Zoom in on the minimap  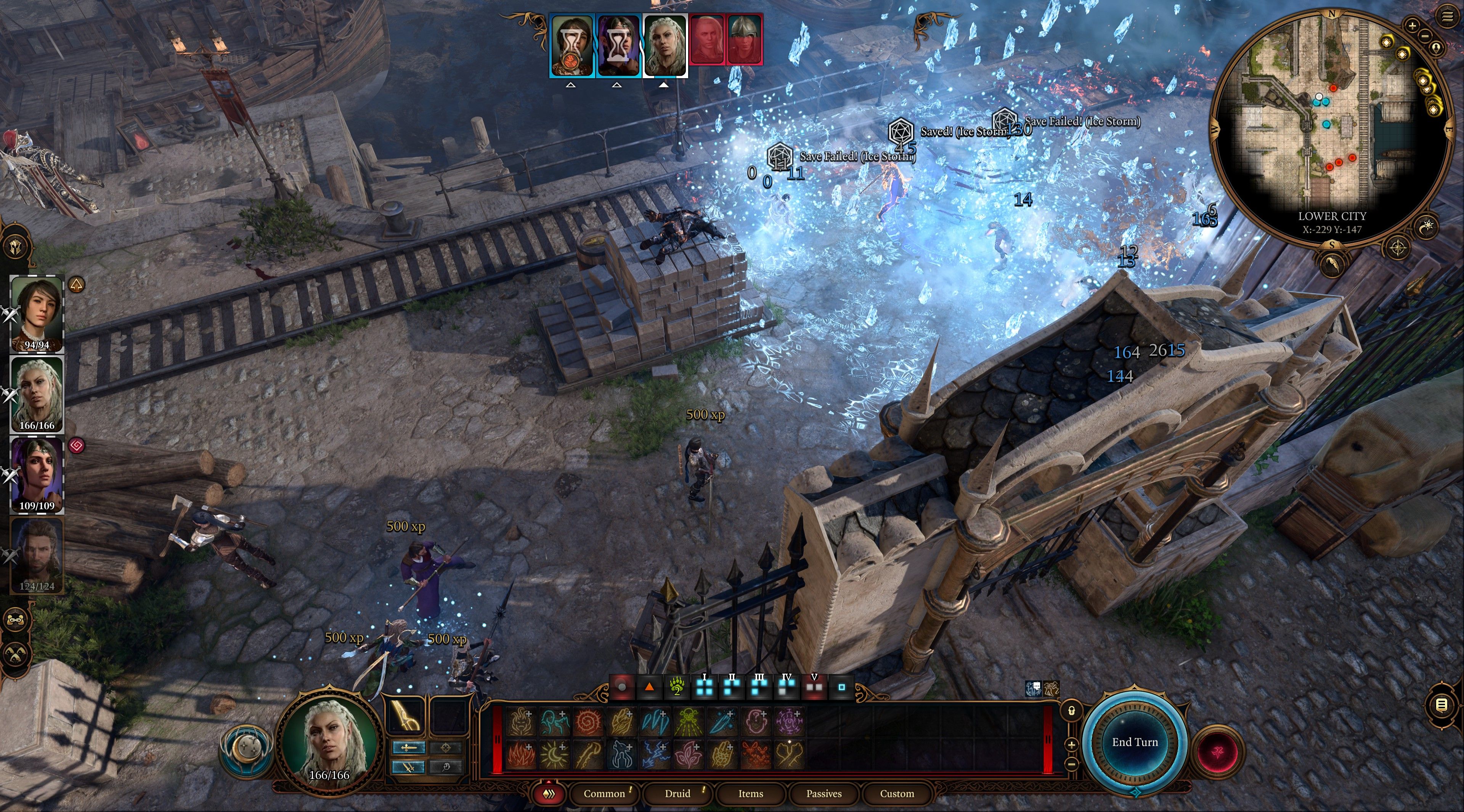tap(1412, 25)
